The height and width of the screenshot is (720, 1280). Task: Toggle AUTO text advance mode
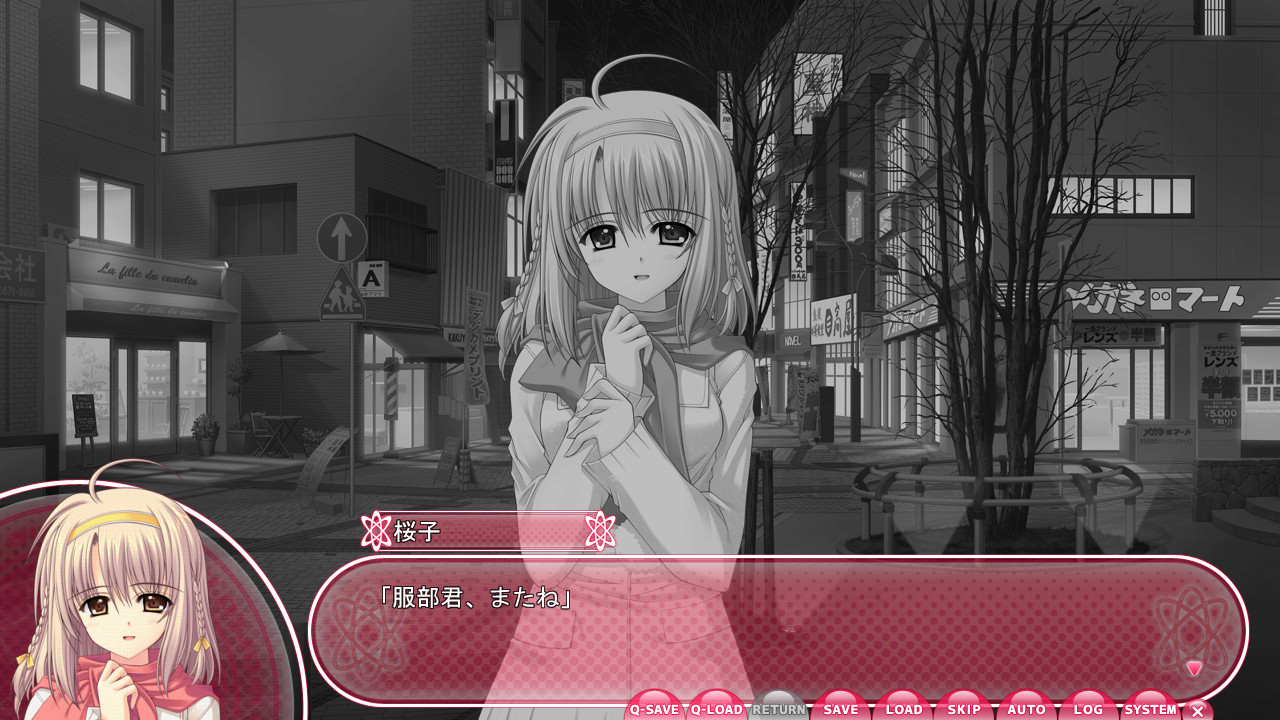(x=1027, y=708)
